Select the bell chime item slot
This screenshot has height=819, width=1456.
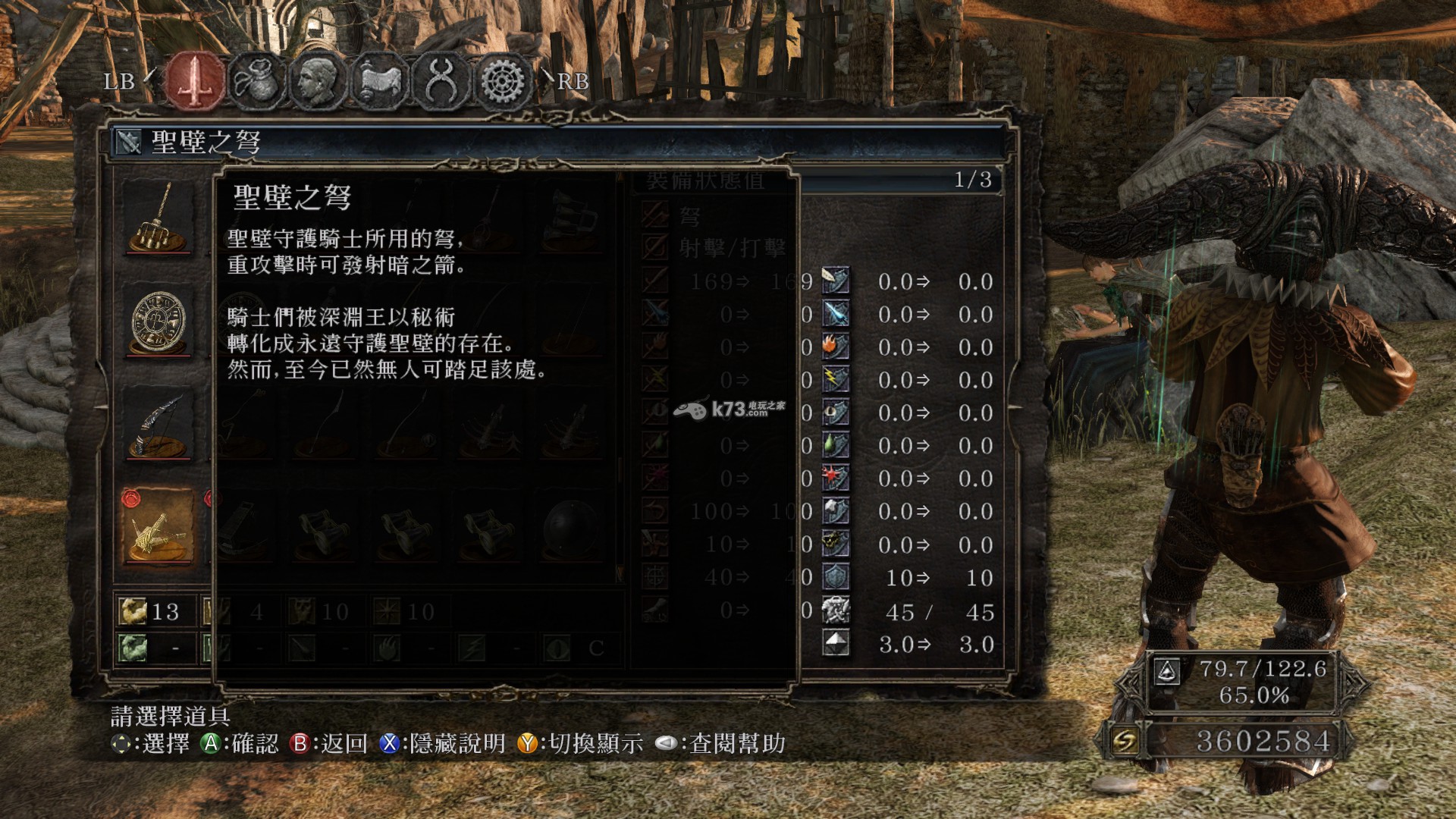(x=158, y=218)
